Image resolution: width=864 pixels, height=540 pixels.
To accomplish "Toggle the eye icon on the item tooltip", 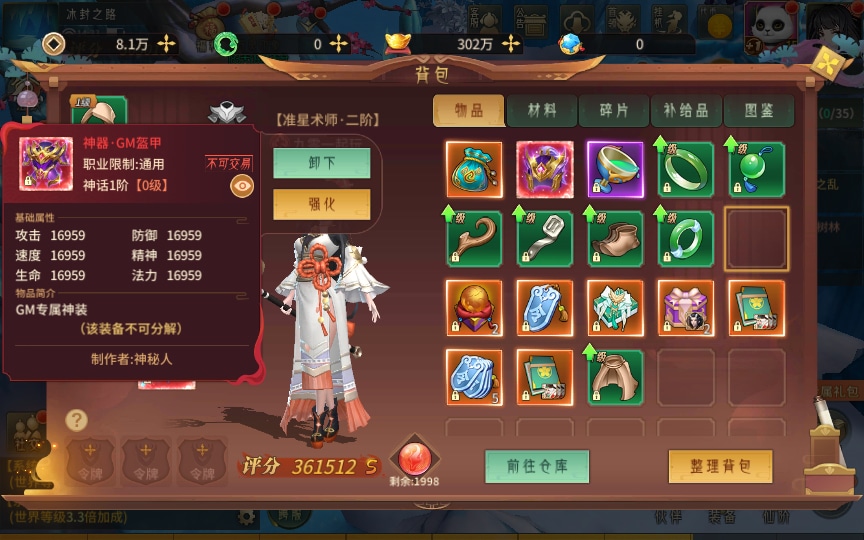I will [241, 186].
